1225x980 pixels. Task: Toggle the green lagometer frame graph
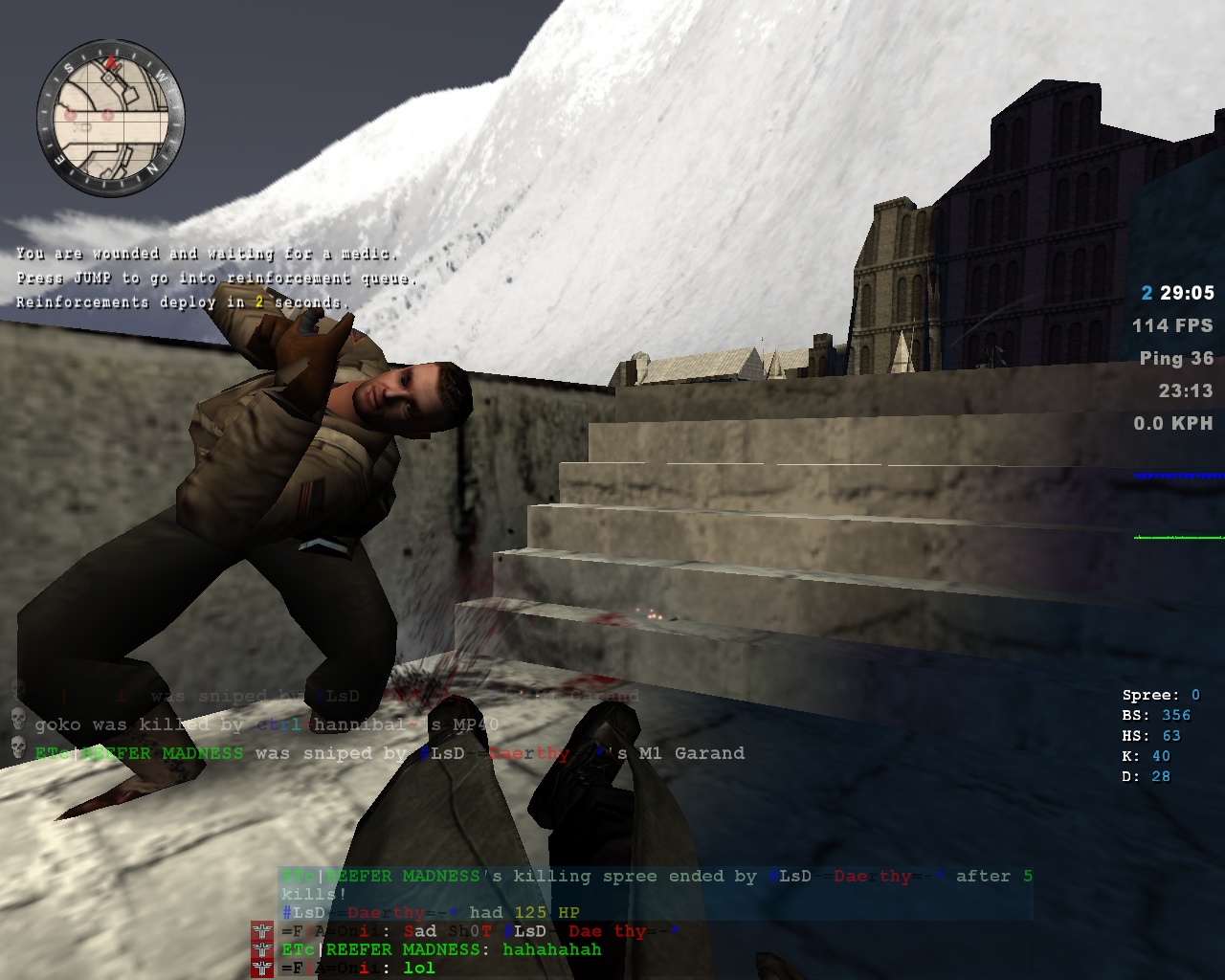click(x=1175, y=536)
